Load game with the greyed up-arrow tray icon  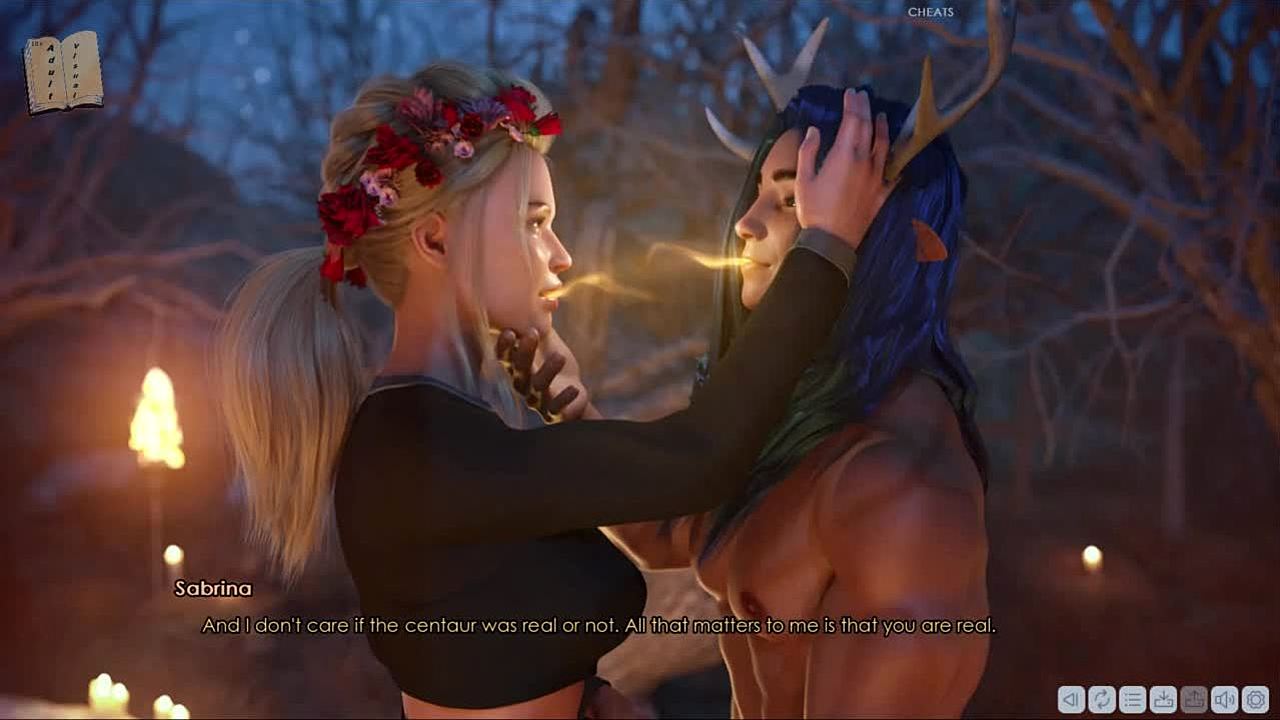[x=1194, y=699]
